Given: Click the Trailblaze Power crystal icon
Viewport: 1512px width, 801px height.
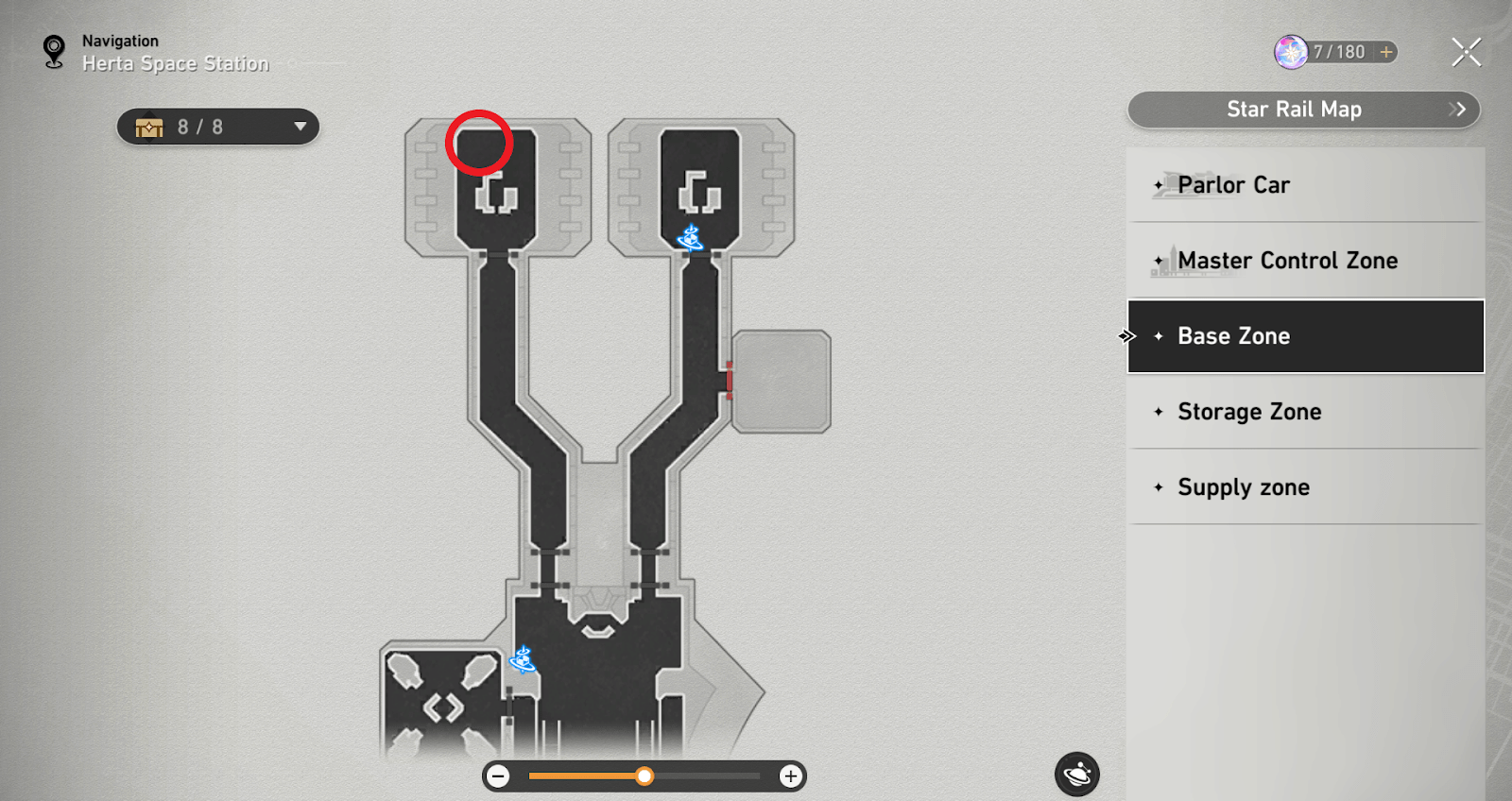Looking at the screenshot, I should (1288, 52).
